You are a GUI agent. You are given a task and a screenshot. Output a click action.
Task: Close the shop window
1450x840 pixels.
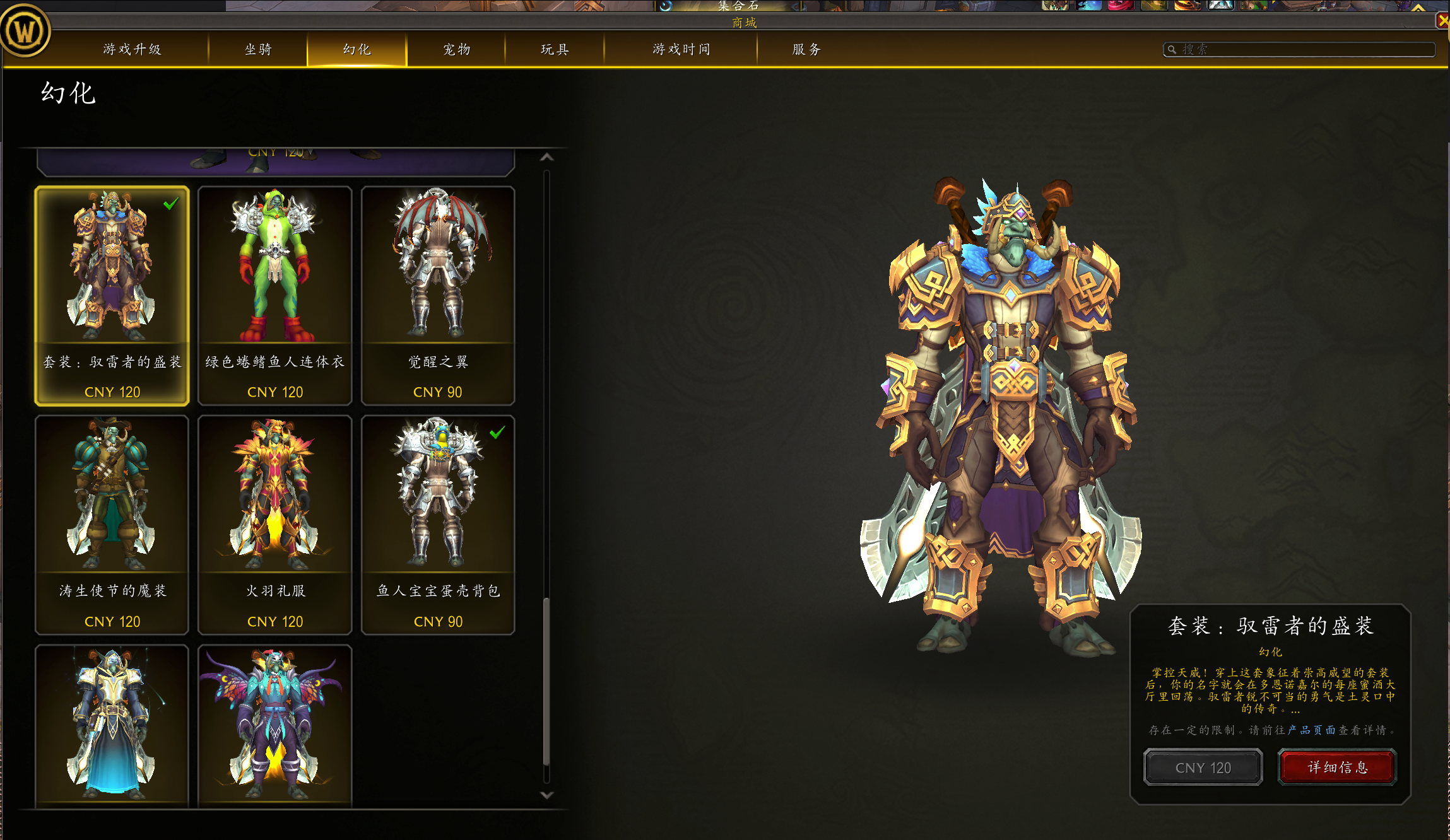point(1443,21)
